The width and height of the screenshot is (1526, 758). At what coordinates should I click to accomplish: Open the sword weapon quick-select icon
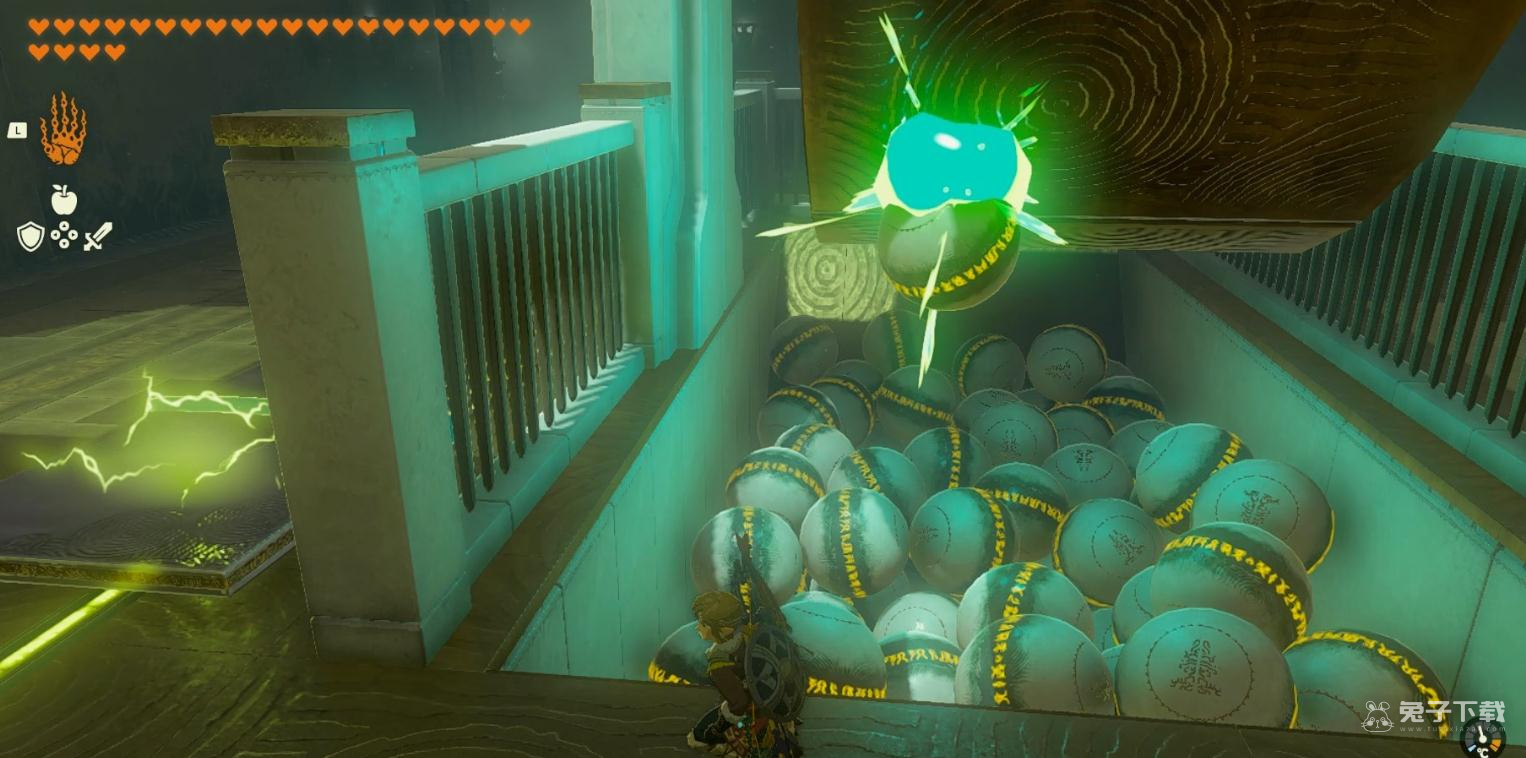(x=98, y=237)
